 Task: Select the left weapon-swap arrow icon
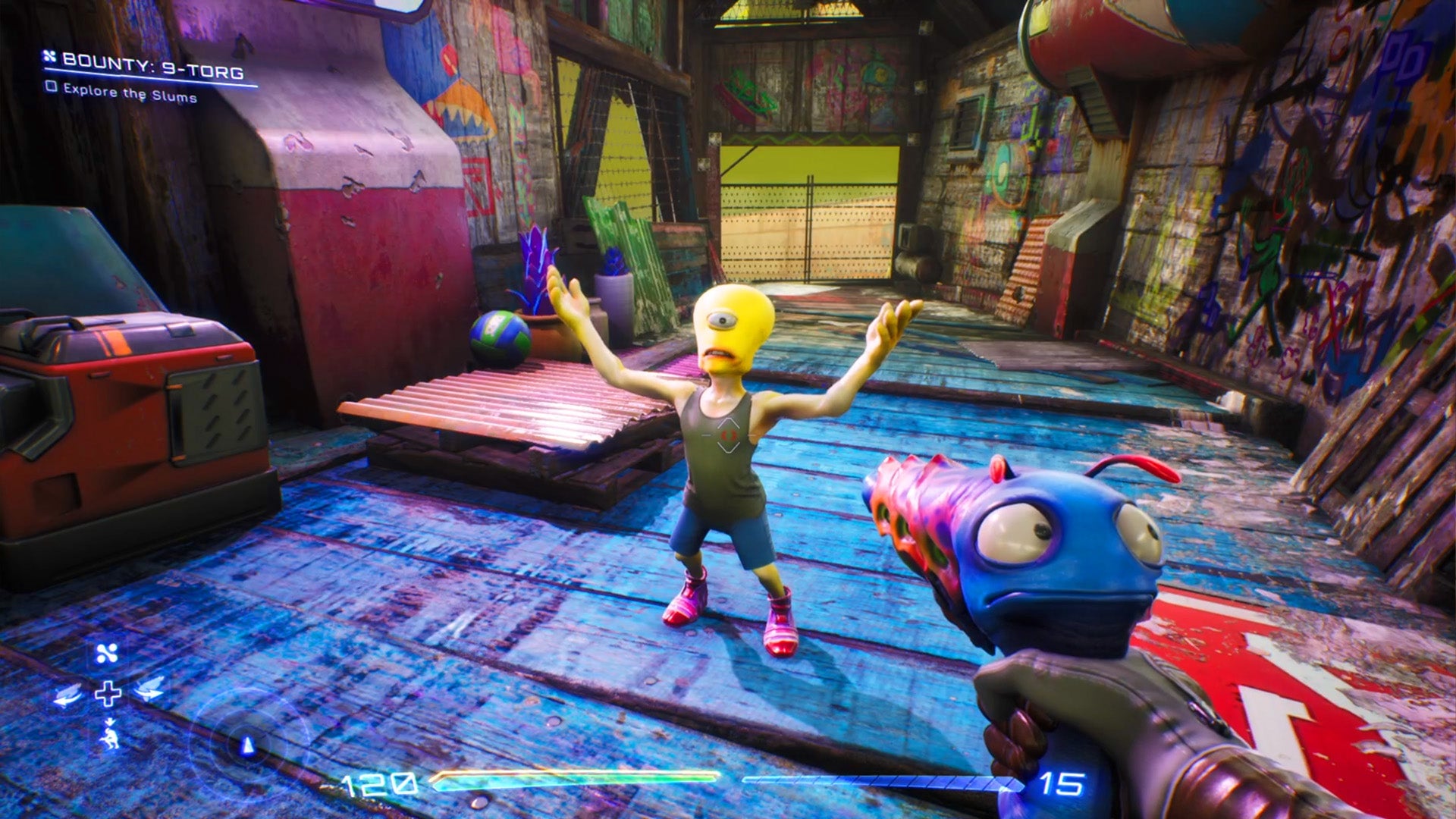[x=67, y=695]
